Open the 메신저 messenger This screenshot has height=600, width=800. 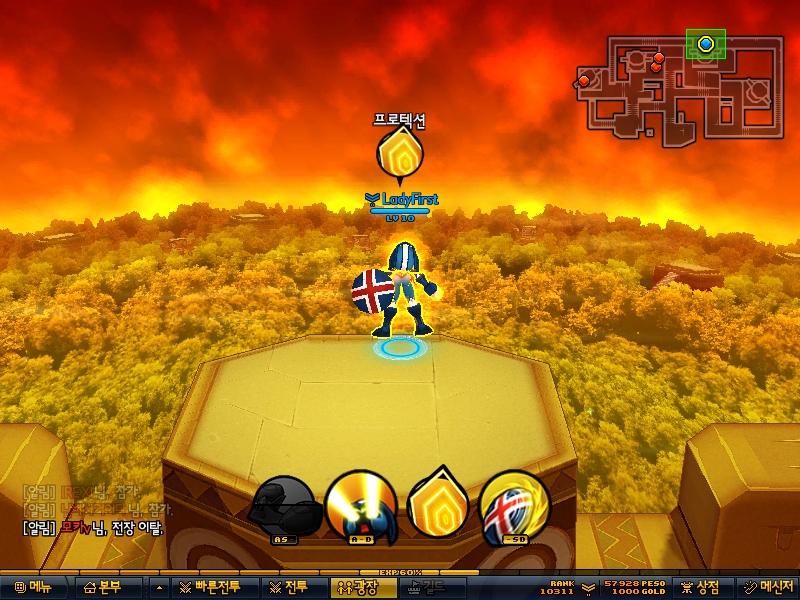[x=767, y=587]
